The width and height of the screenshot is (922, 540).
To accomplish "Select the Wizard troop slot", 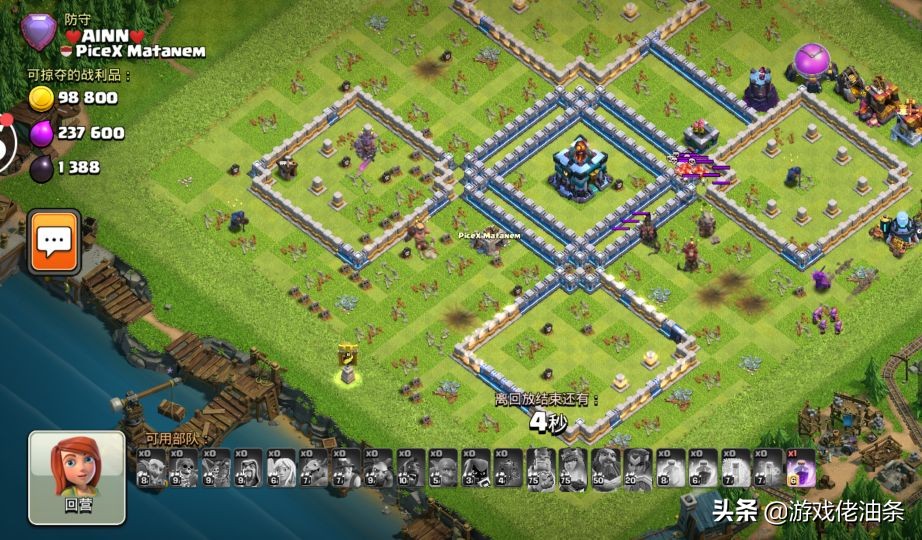I will coord(248,467).
